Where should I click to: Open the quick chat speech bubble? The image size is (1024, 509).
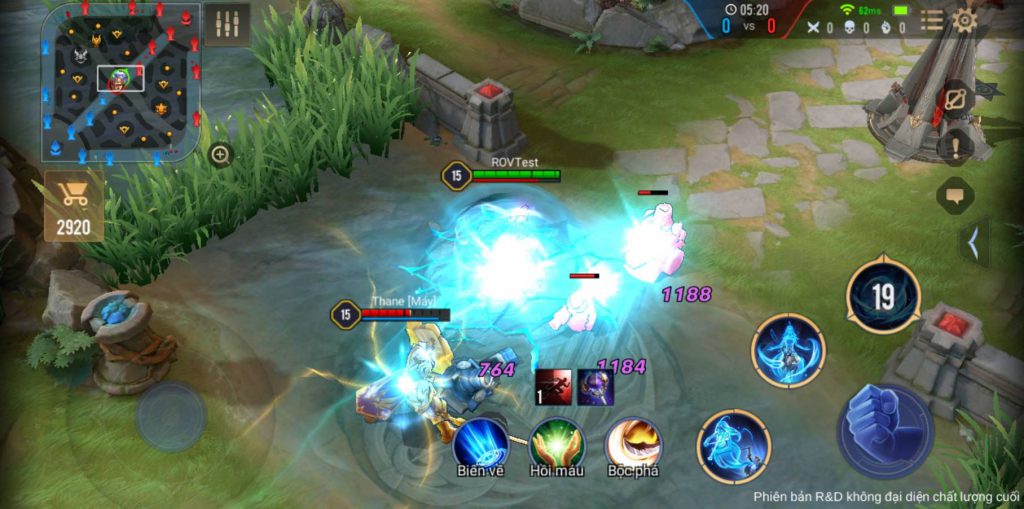tap(955, 195)
